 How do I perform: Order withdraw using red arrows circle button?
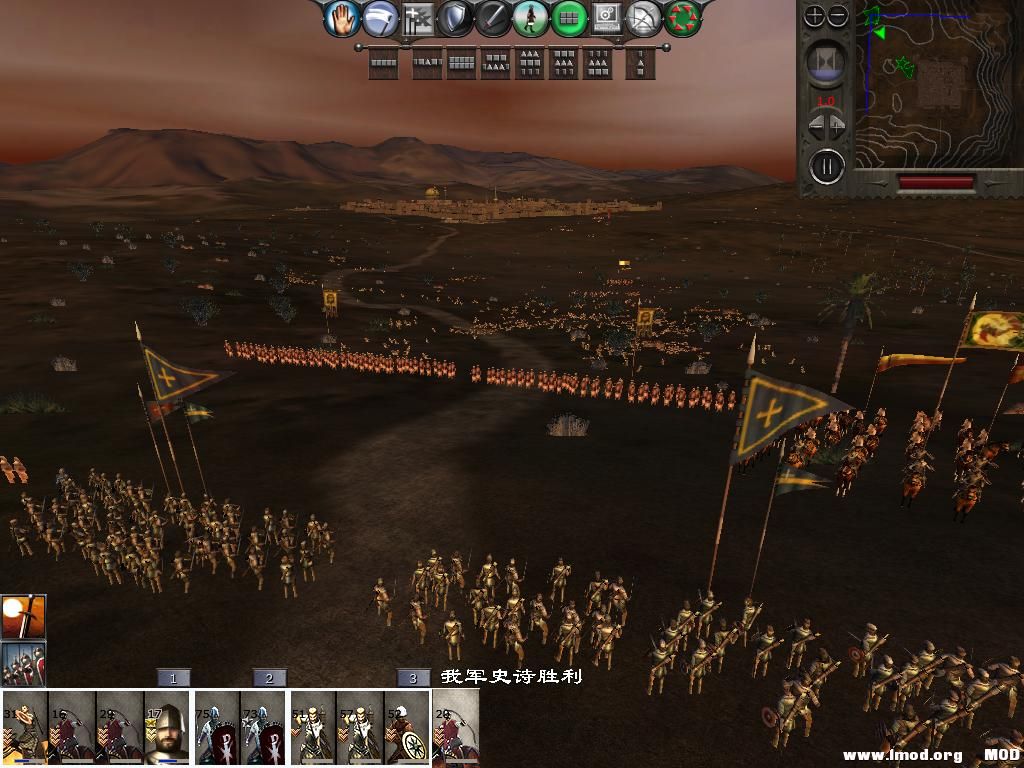683,18
